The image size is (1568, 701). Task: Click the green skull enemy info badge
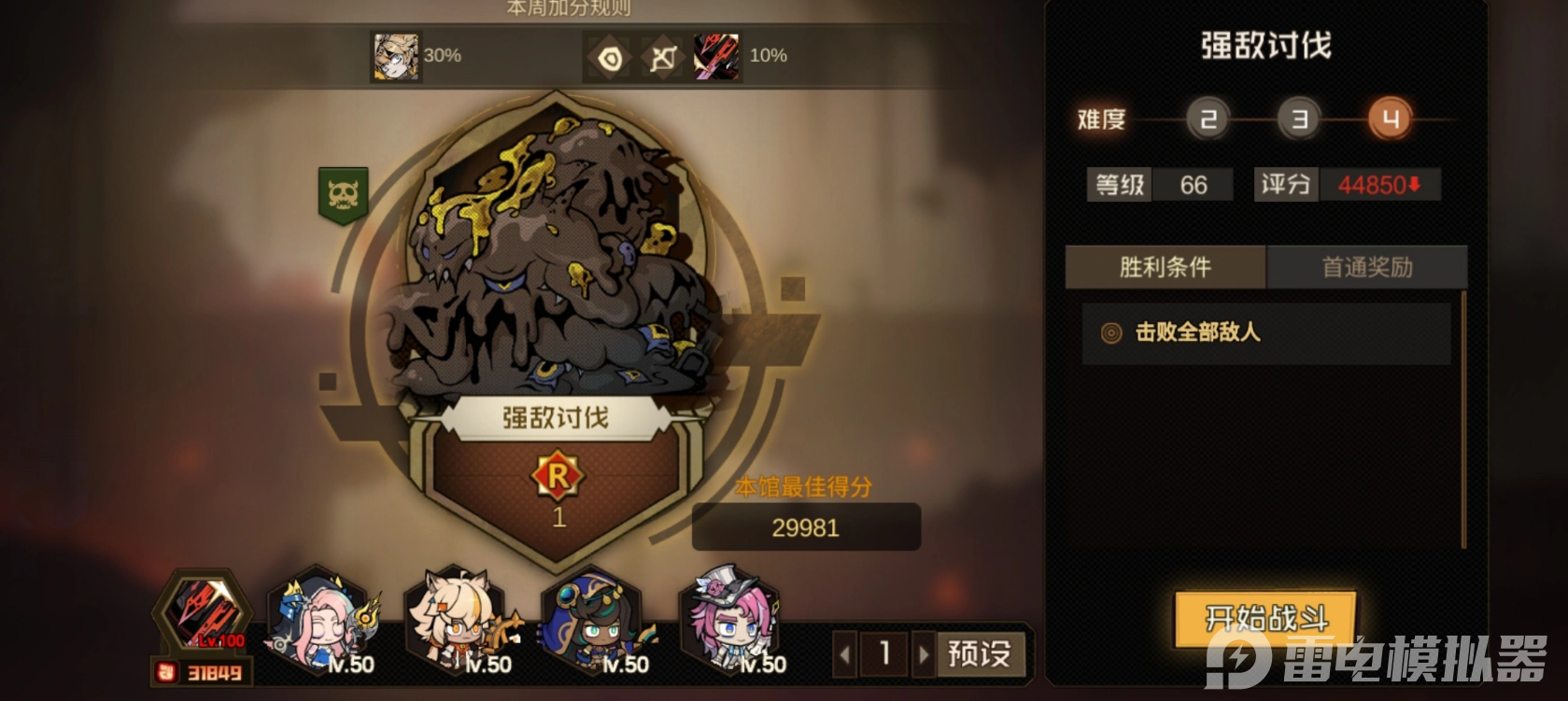(343, 194)
